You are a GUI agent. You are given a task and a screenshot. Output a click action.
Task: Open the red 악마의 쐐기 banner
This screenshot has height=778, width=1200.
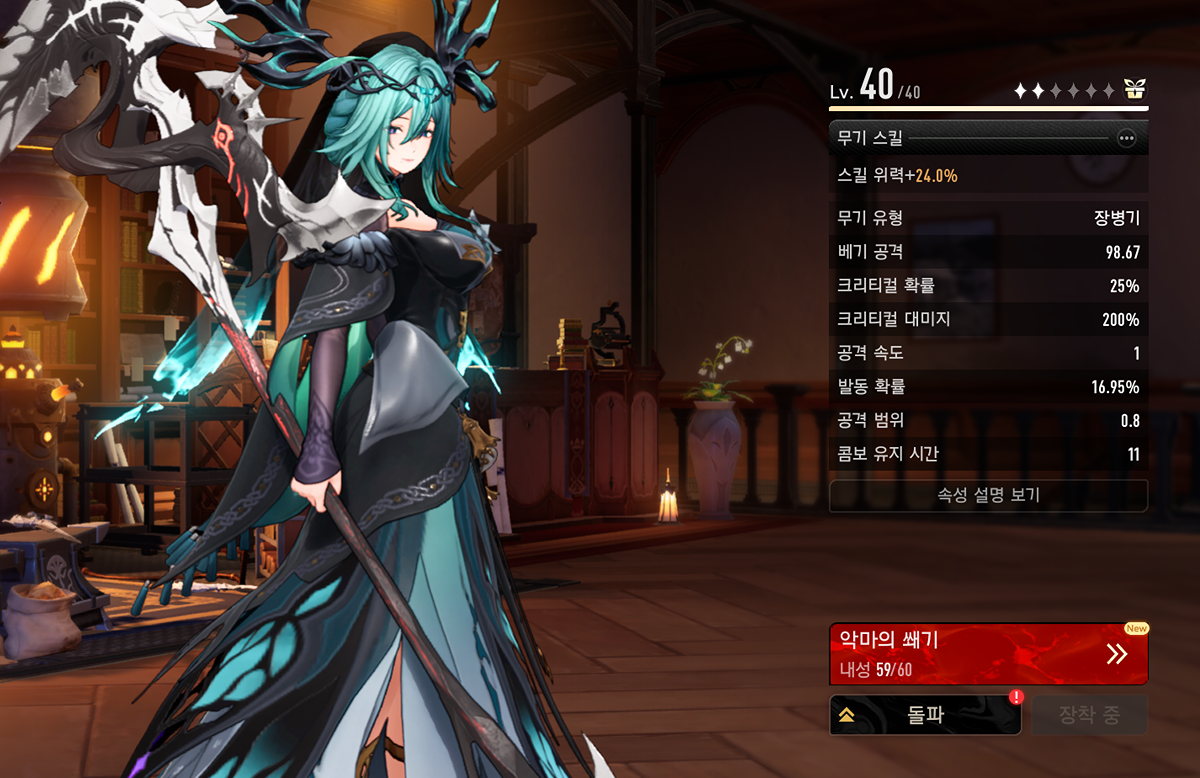click(988, 654)
